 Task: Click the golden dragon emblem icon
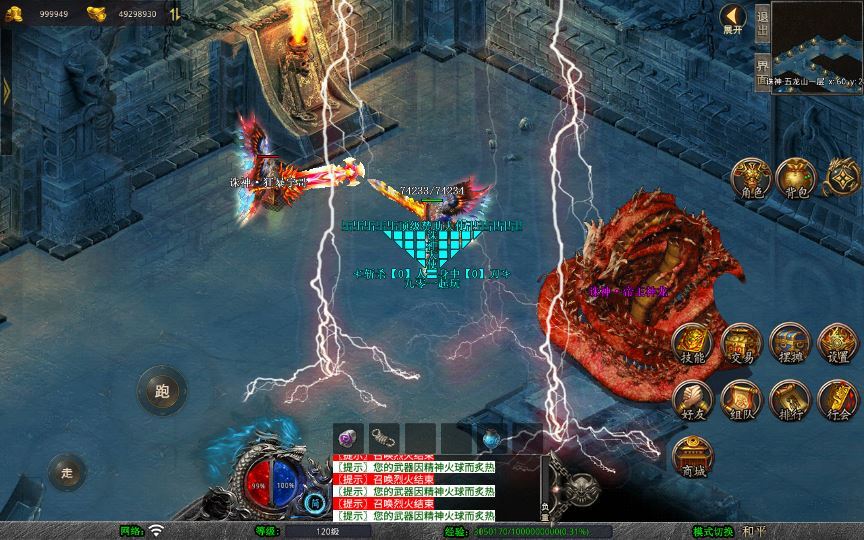coord(842,177)
